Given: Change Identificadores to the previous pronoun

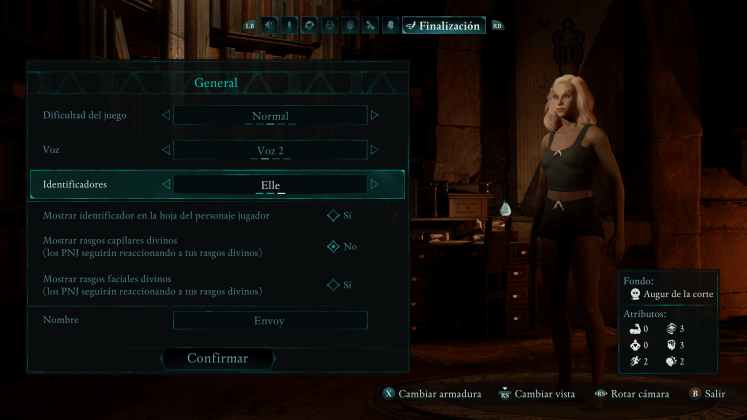Looking at the screenshot, I should coord(166,184).
